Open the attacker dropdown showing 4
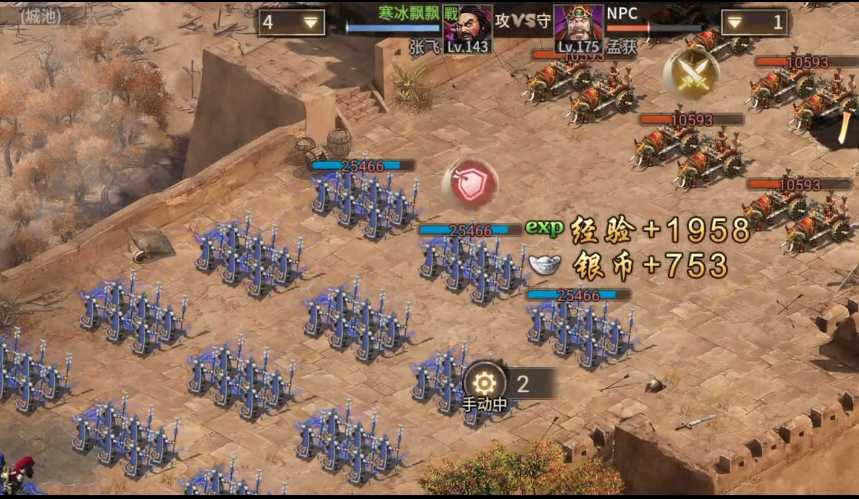This screenshot has width=859, height=499. (291, 22)
